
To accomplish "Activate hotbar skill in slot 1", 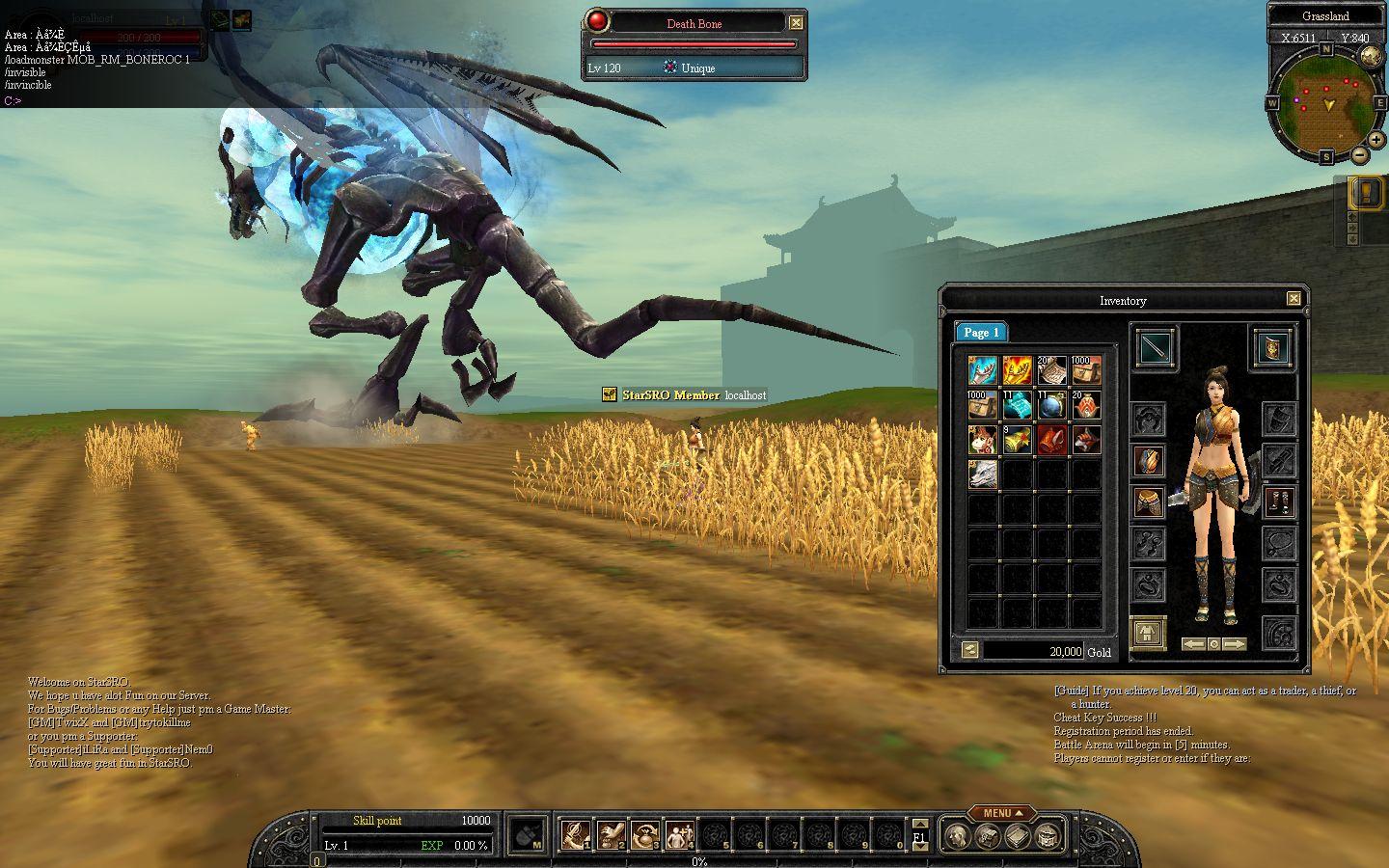I will (x=577, y=833).
